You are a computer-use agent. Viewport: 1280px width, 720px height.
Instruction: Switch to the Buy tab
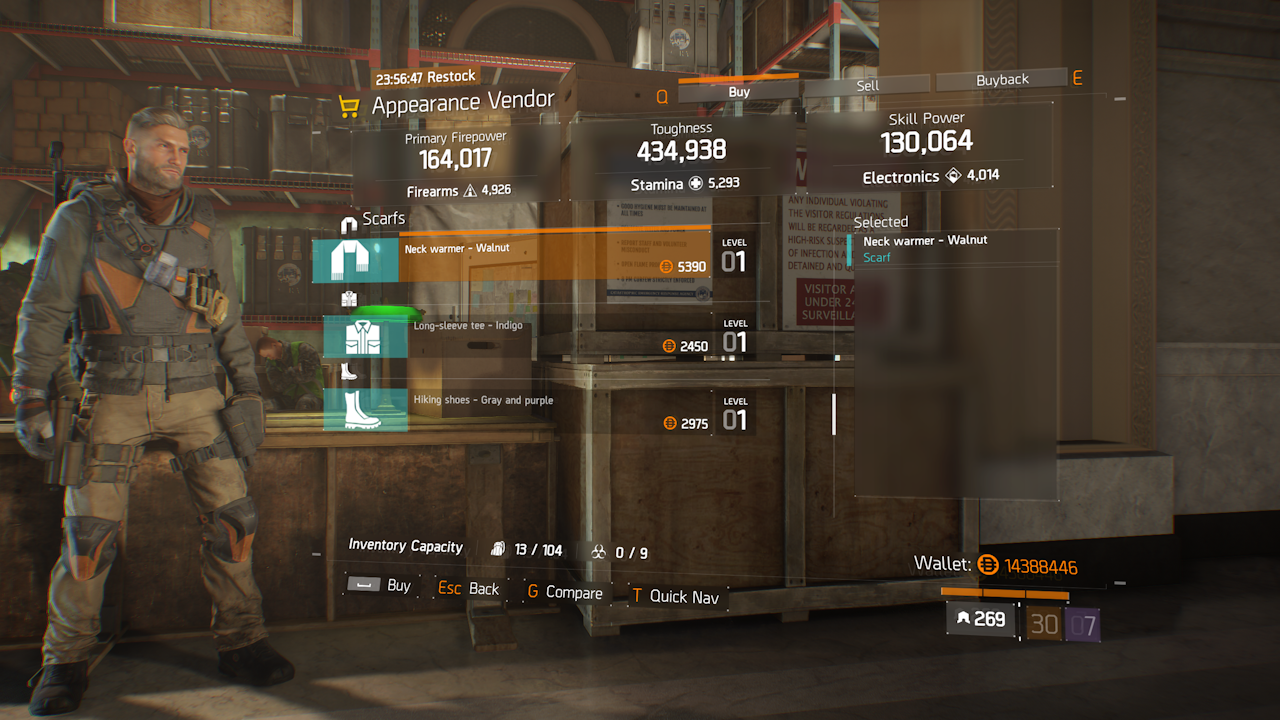[739, 91]
